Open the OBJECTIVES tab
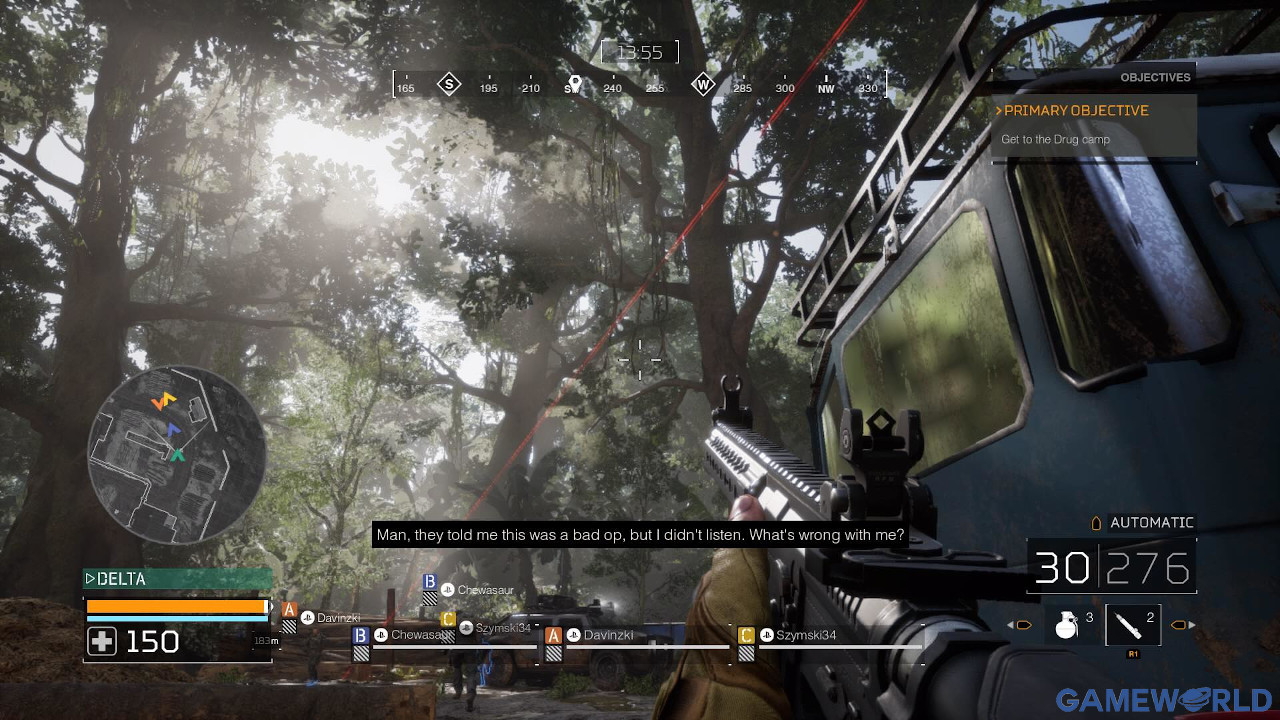 coord(1155,77)
